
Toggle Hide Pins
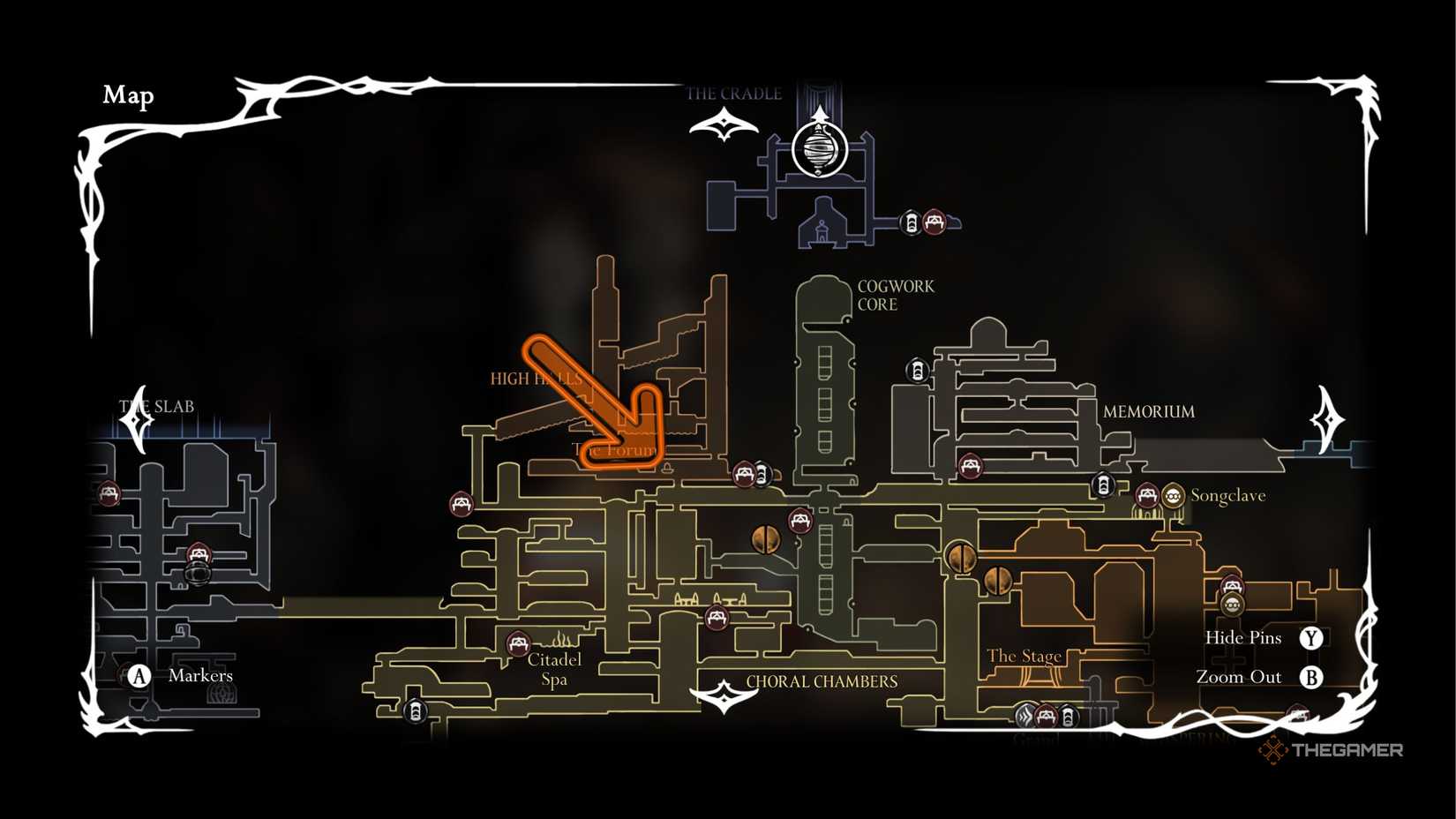(1312, 637)
